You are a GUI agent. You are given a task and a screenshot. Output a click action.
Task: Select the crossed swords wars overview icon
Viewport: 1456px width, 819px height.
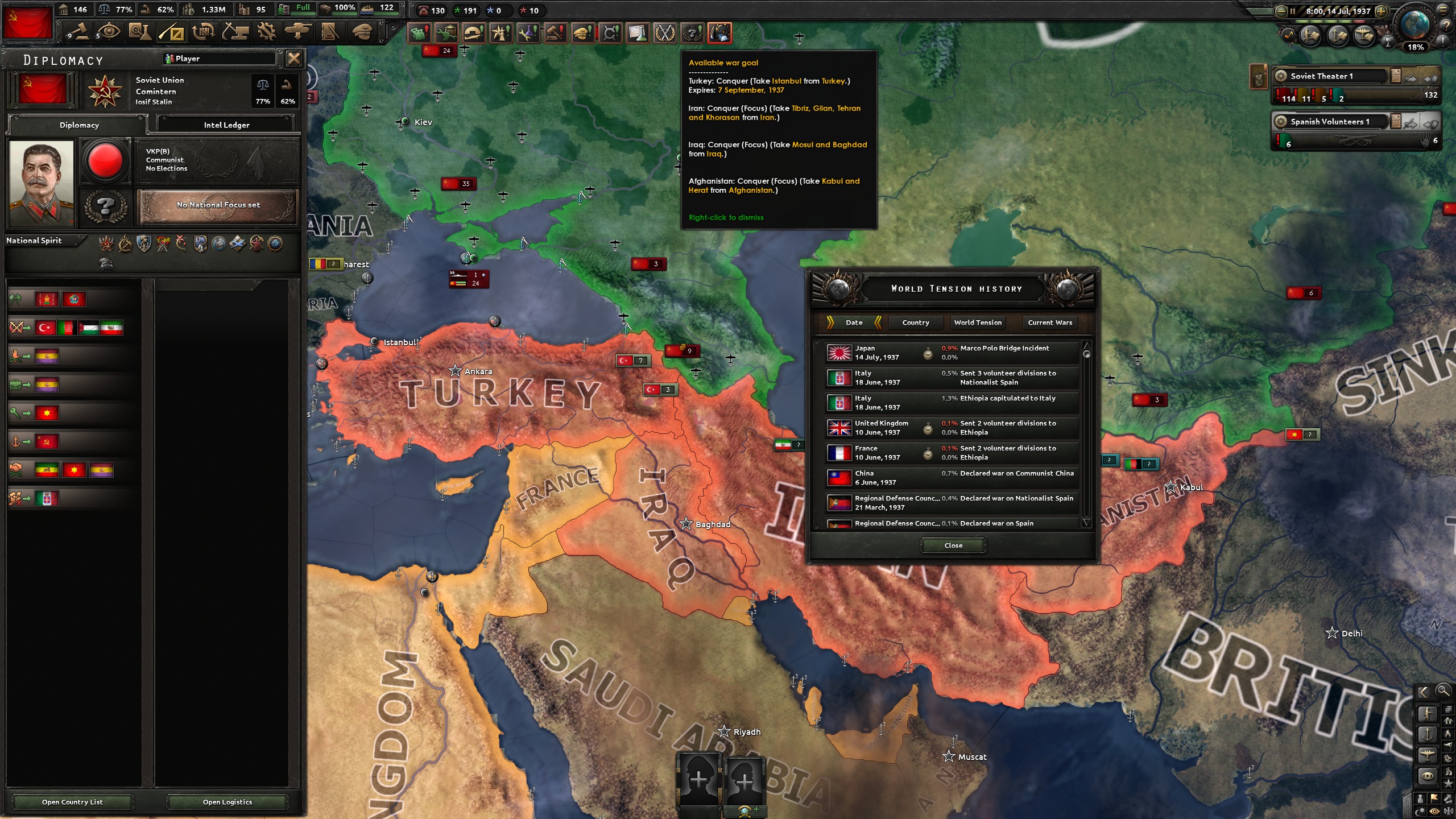(663, 33)
